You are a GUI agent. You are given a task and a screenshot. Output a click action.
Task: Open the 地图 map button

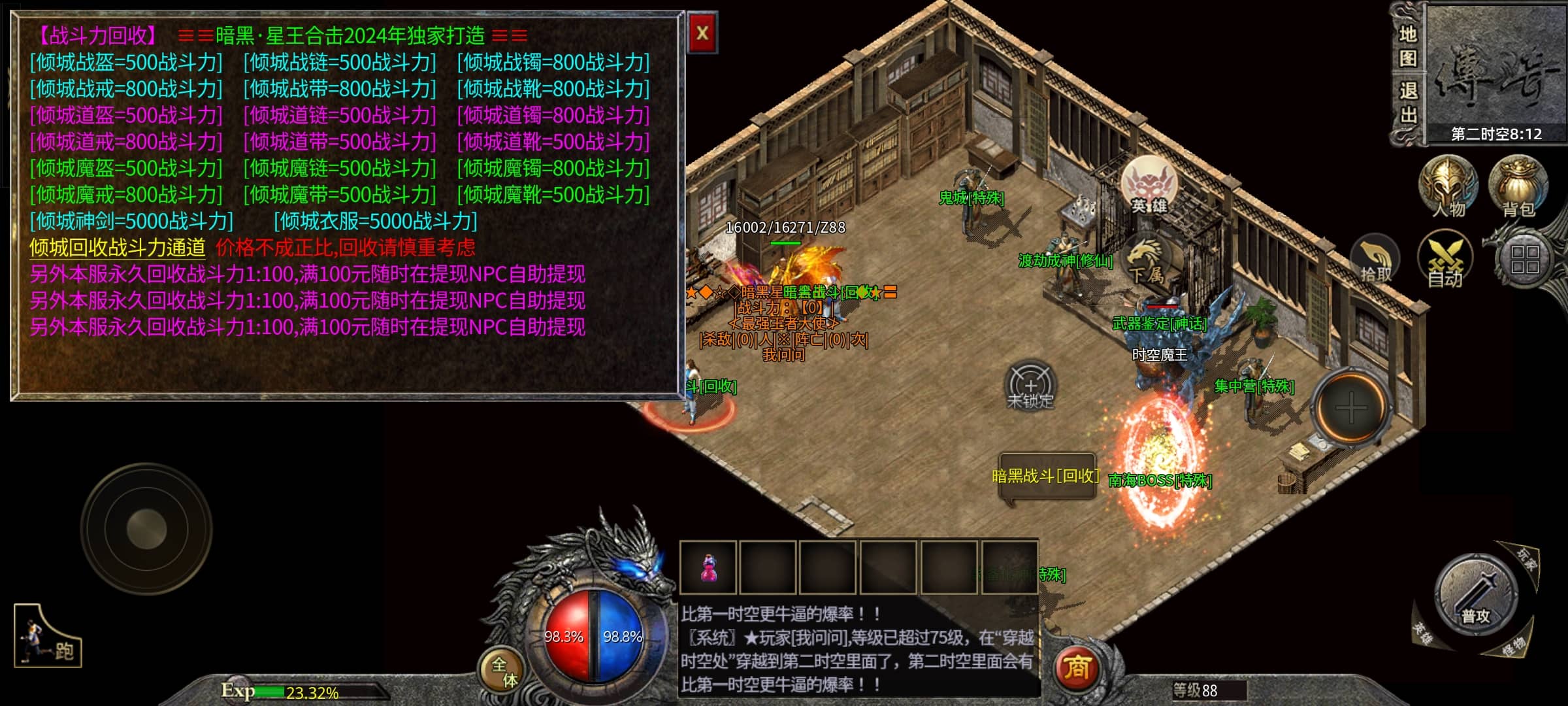tap(1407, 46)
